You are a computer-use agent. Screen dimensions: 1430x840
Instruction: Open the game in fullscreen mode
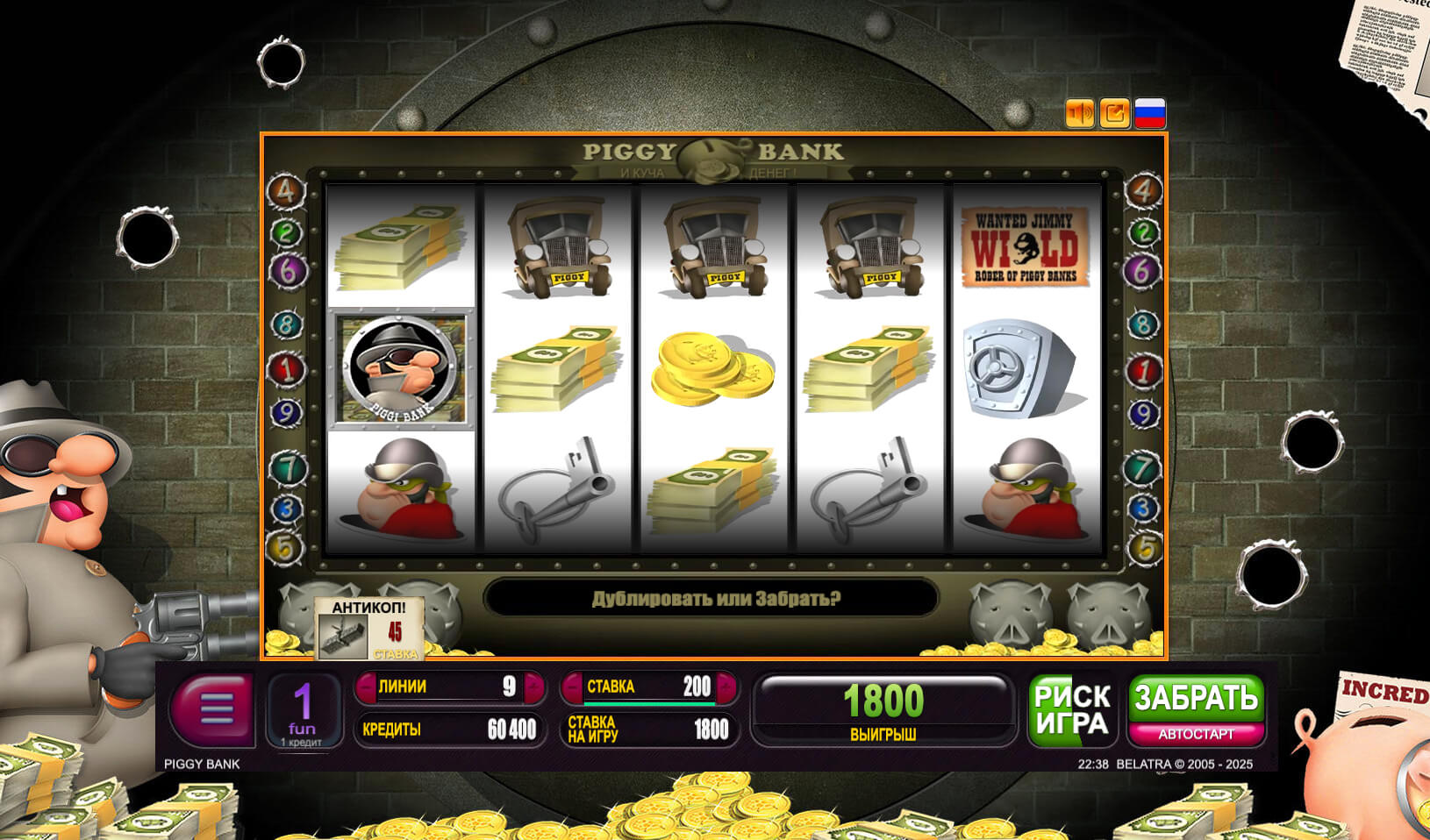tap(1115, 113)
